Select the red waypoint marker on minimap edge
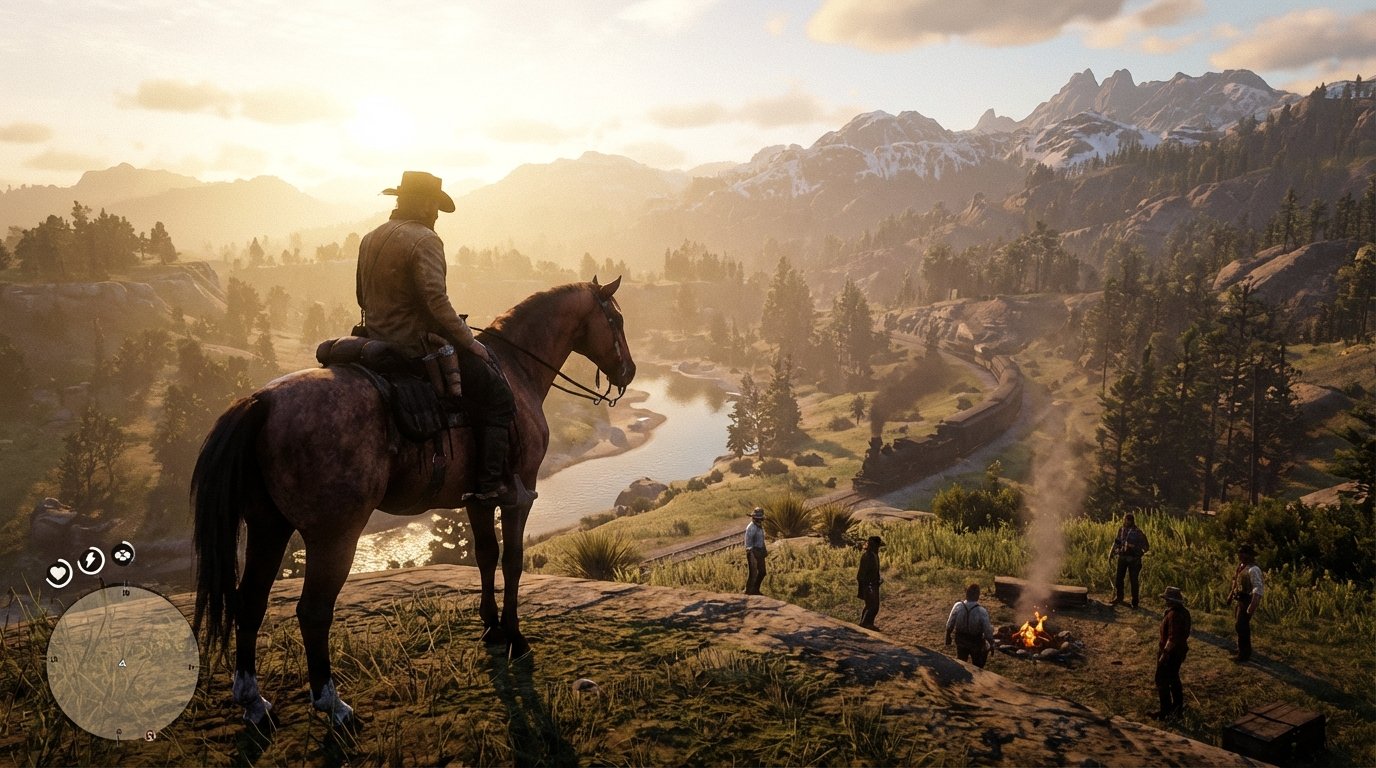This screenshot has width=1376, height=768. (150, 734)
